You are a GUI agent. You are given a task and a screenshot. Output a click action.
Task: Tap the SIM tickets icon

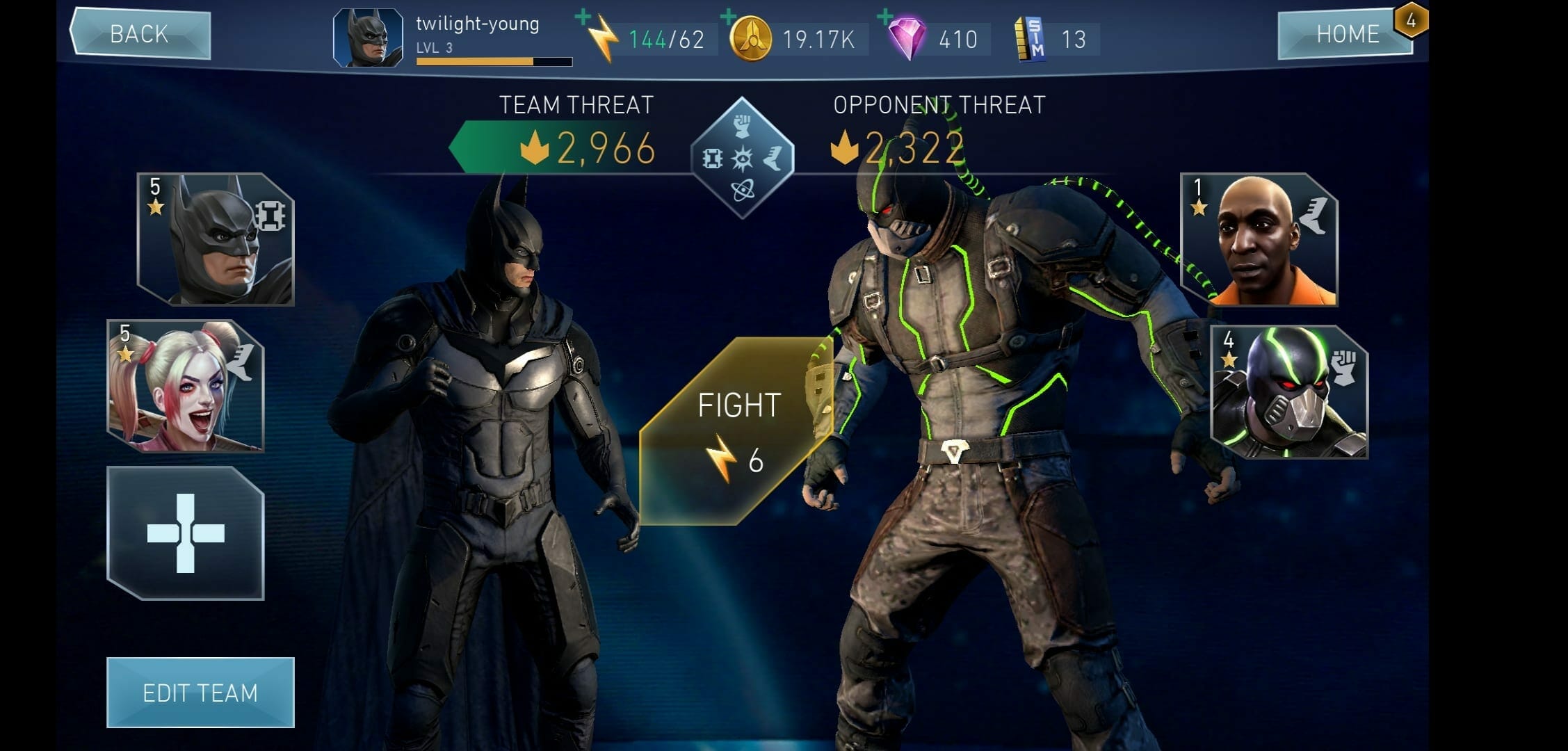click(1030, 39)
